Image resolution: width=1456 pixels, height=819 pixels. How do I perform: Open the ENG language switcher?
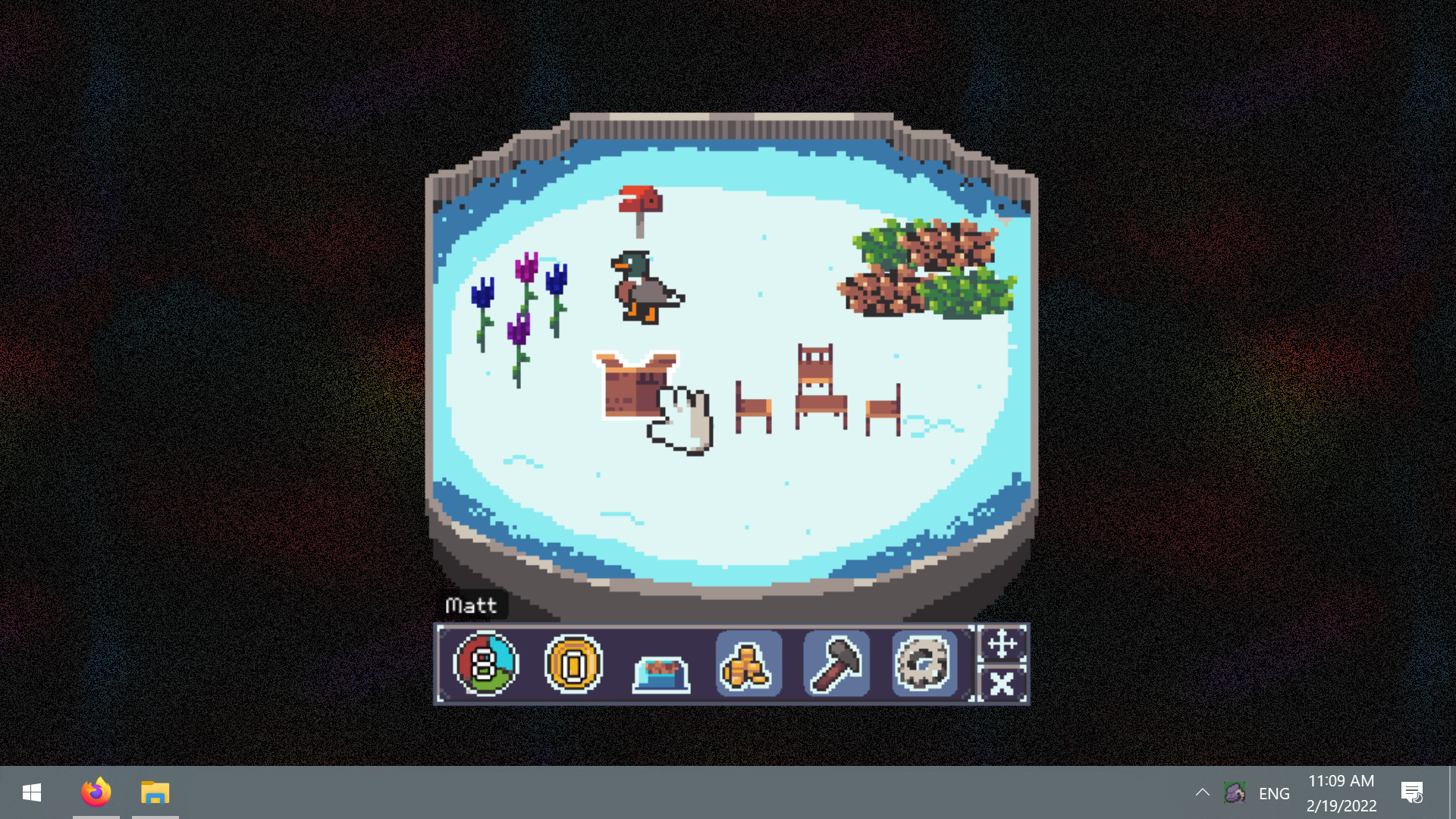[x=1273, y=793]
